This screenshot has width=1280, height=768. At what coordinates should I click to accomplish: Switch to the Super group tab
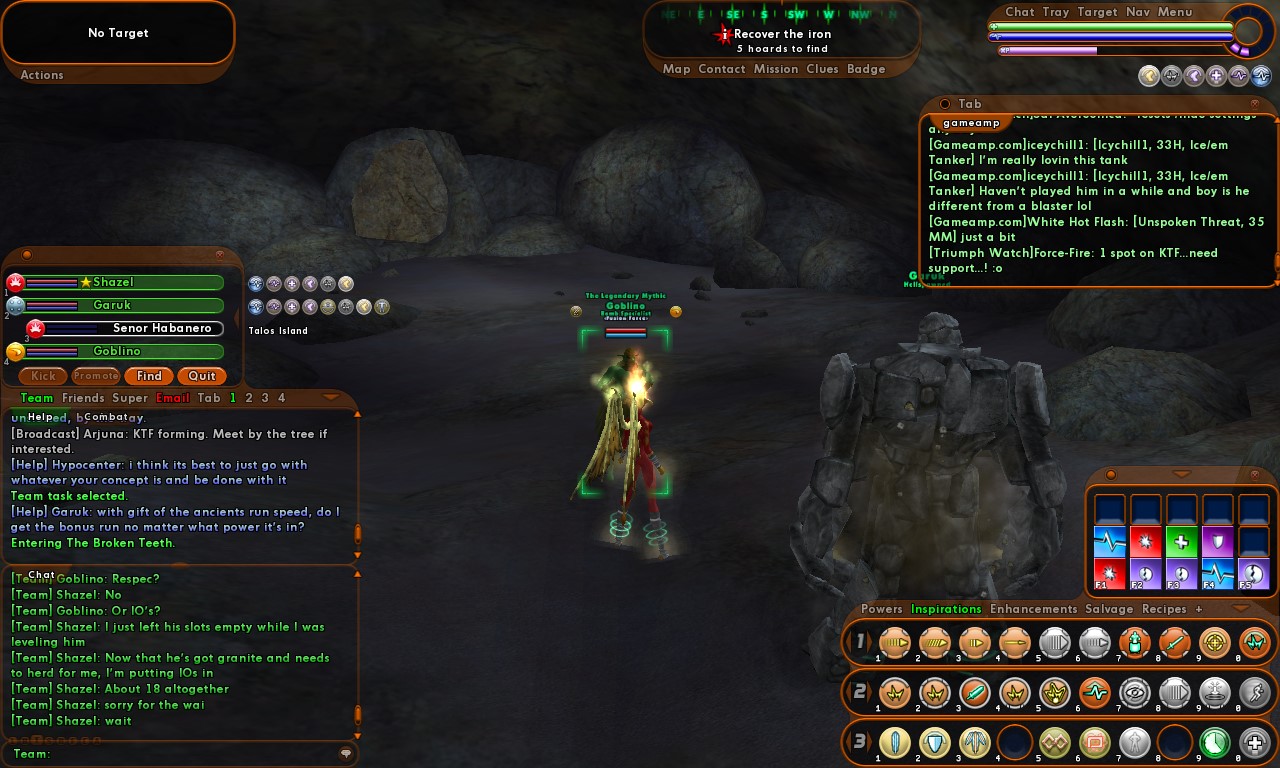(x=130, y=398)
